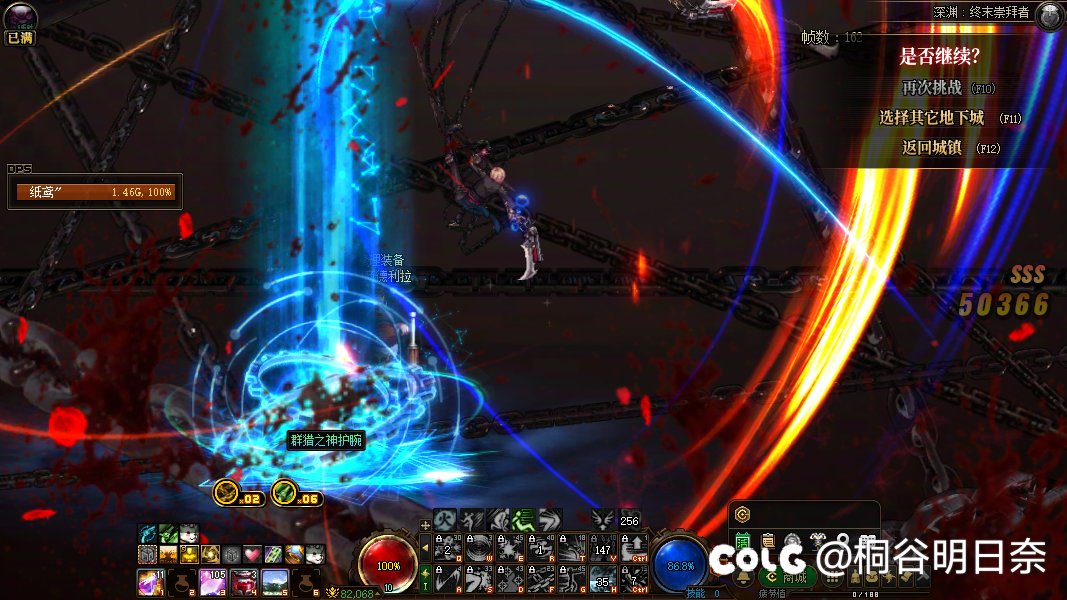Choose 再次挑战 to retry the dungeon
The height and width of the screenshot is (600, 1067).
pyautogui.click(x=931, y=87)
